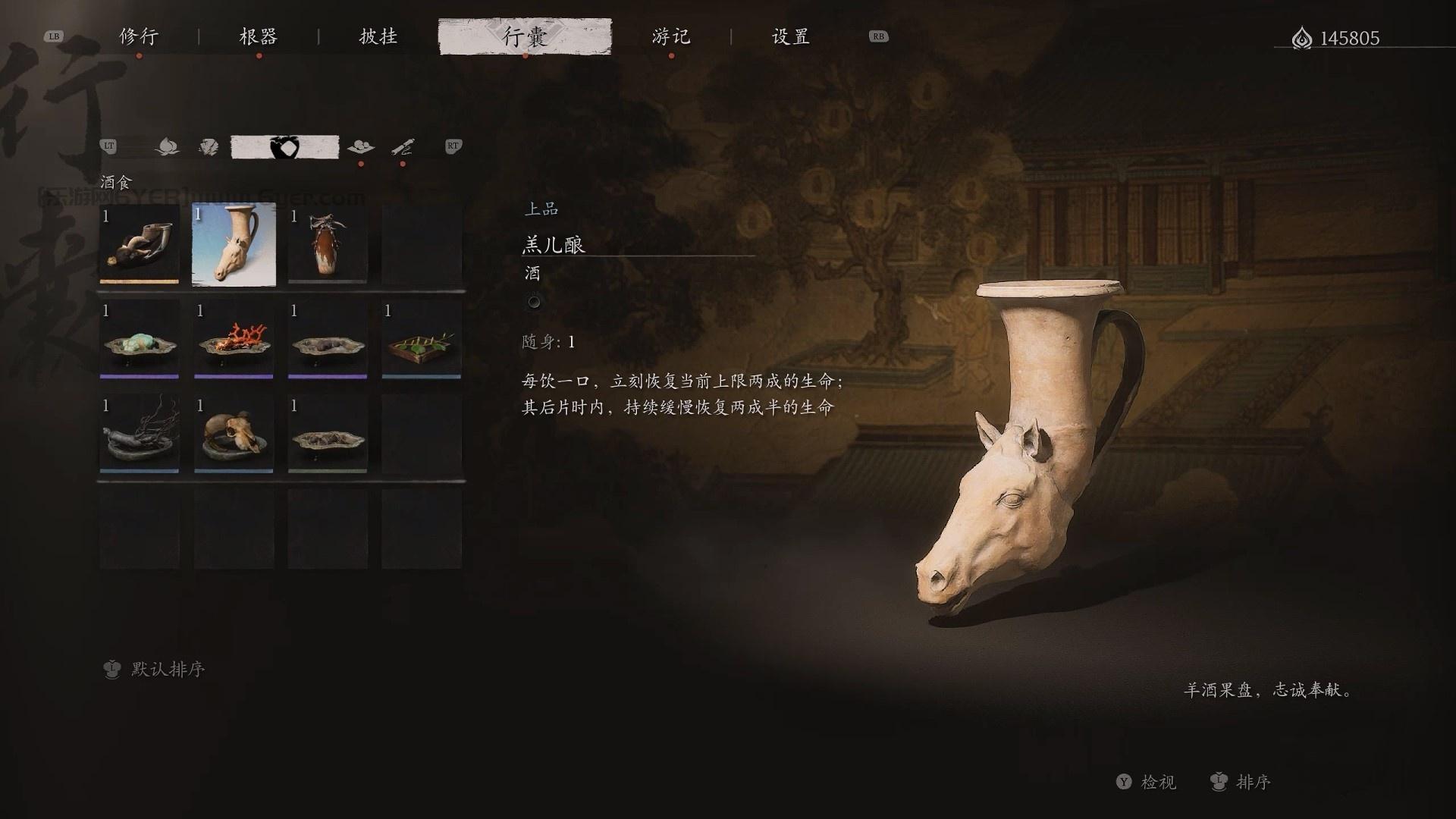Screen dimensions: 1456x819
Task: Click the 羔儿酿 horse-head cup slot
Action: click(234, 244)
